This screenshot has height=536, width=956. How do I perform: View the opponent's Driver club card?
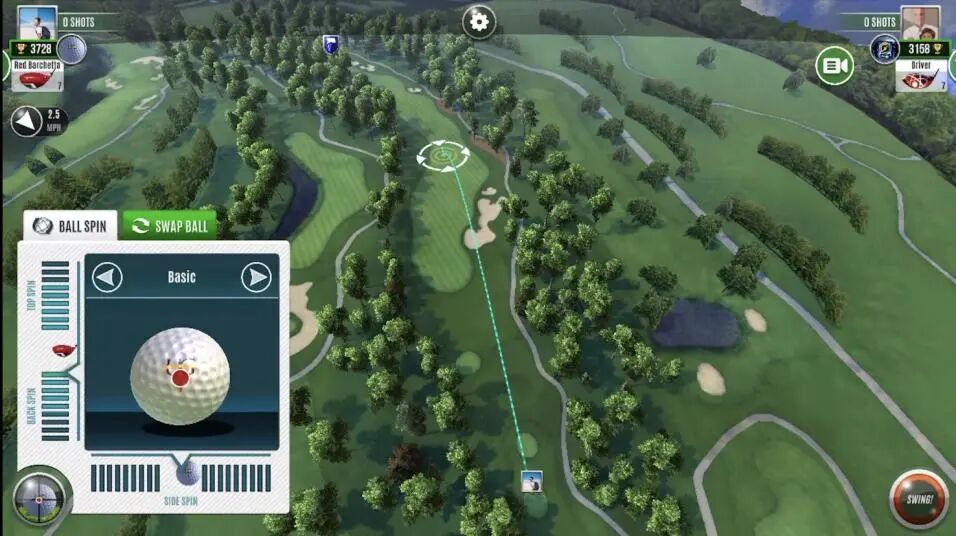click(x=920, y=76)
